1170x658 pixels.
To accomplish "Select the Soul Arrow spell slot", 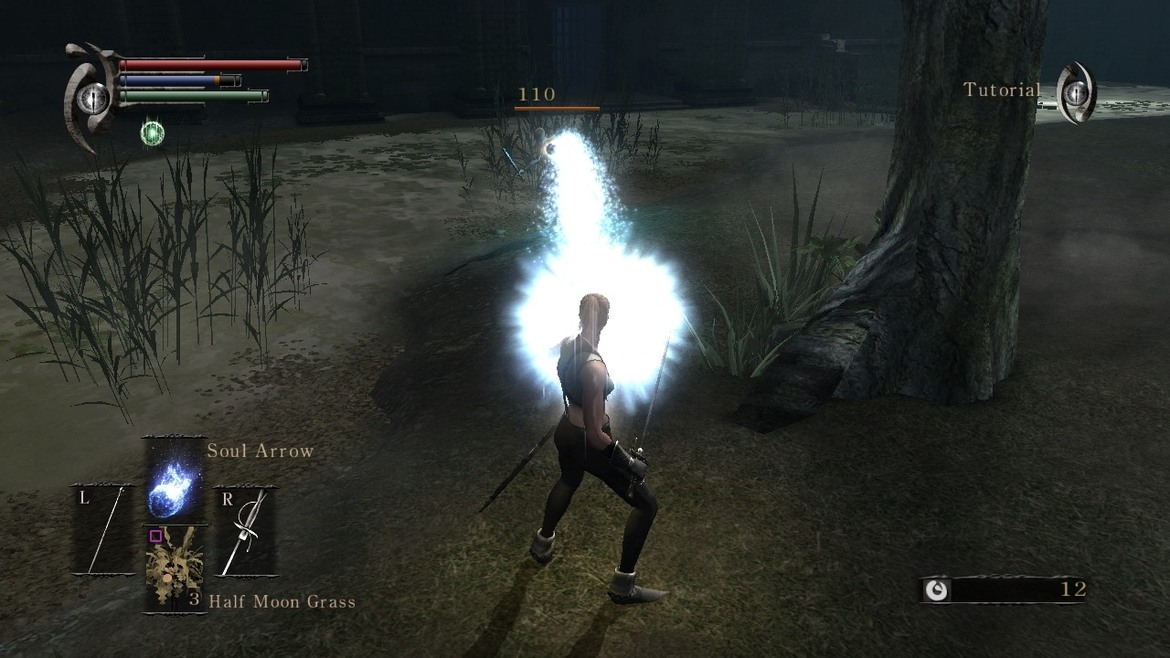I will [174, 481].
